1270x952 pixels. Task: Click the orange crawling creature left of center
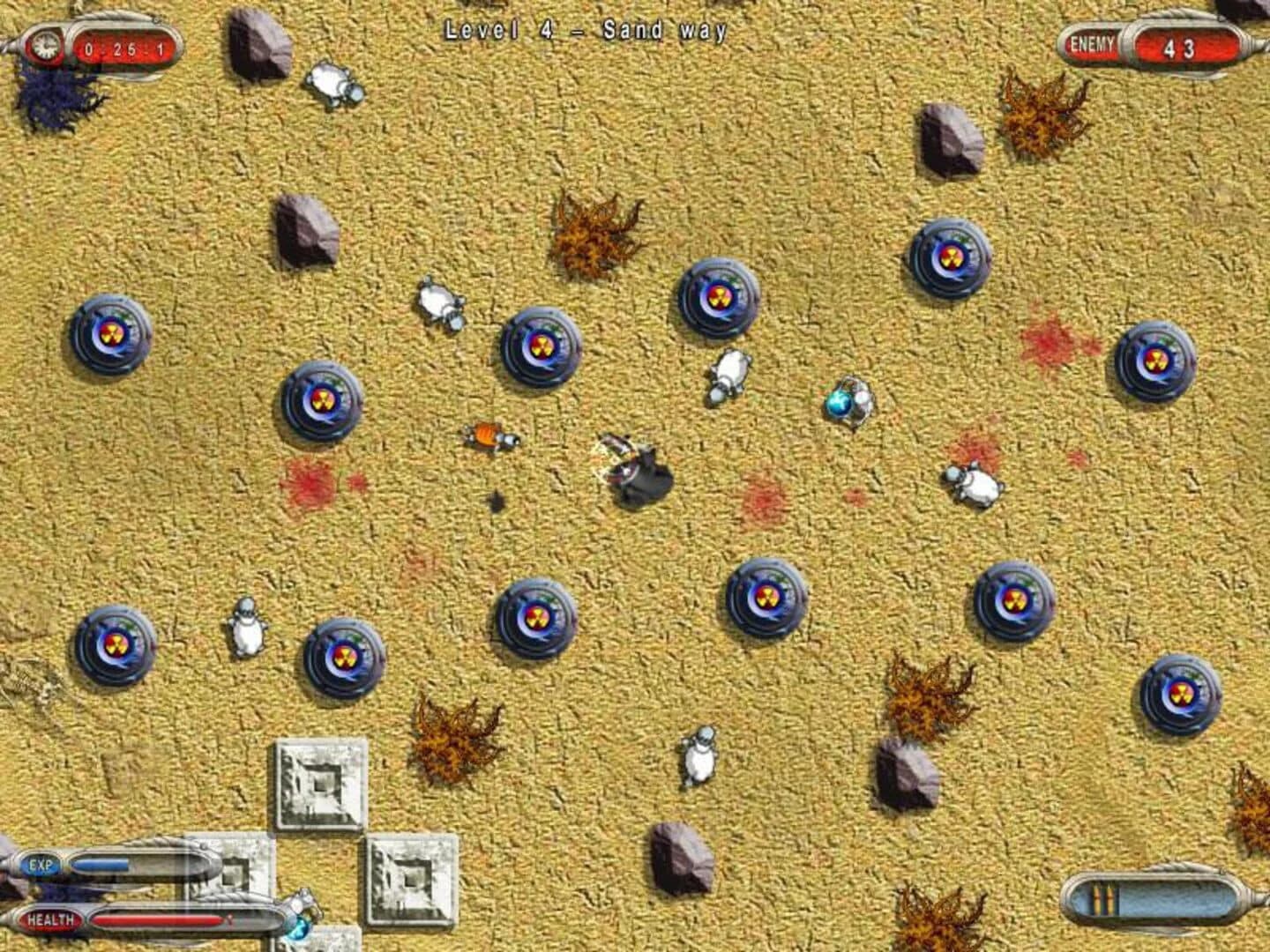coord(488,437)
